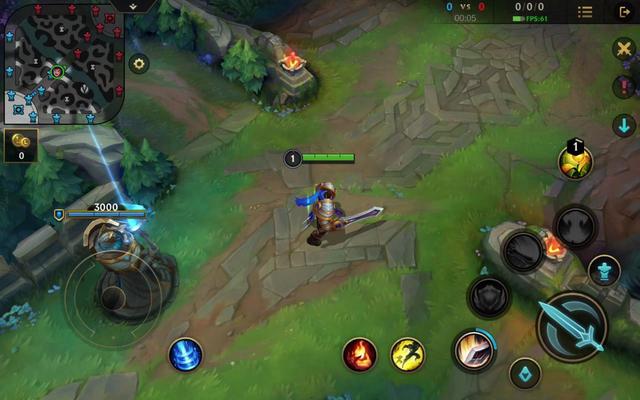Screen dimensions: 640x400
Task: Tap the small blue icon below the attack button
Action: click(525, 374)
